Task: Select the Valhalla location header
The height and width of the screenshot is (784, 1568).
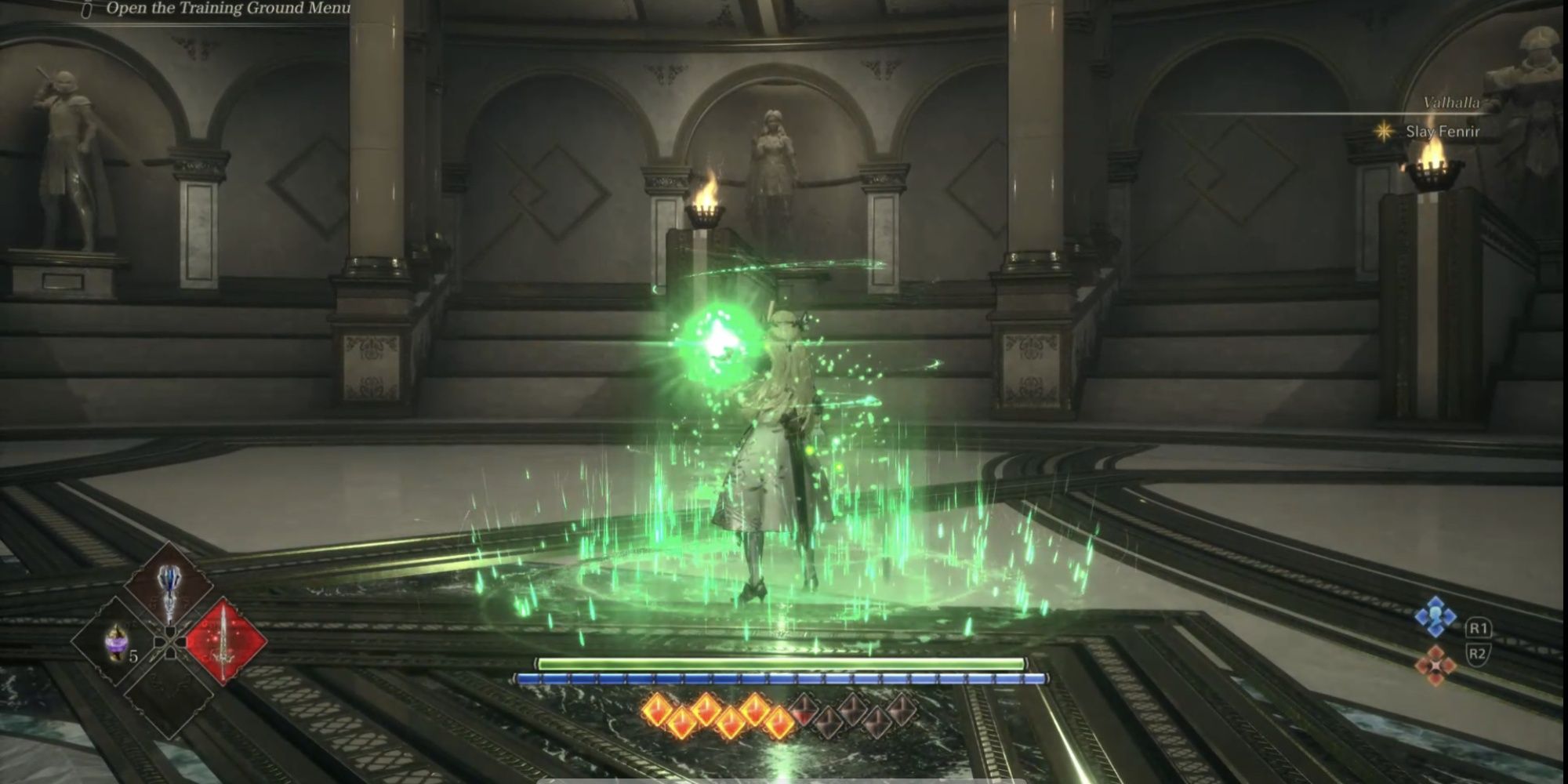Action: 1452,101
